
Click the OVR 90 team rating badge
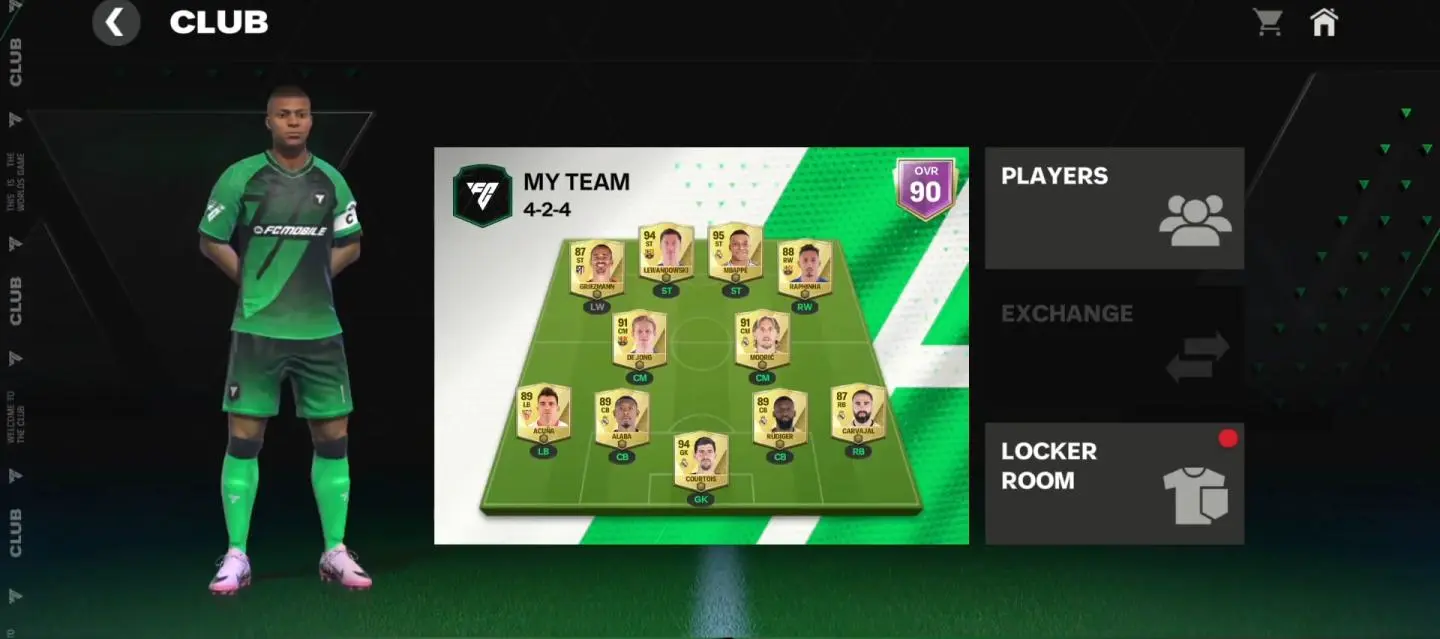[x=925, y=188]
